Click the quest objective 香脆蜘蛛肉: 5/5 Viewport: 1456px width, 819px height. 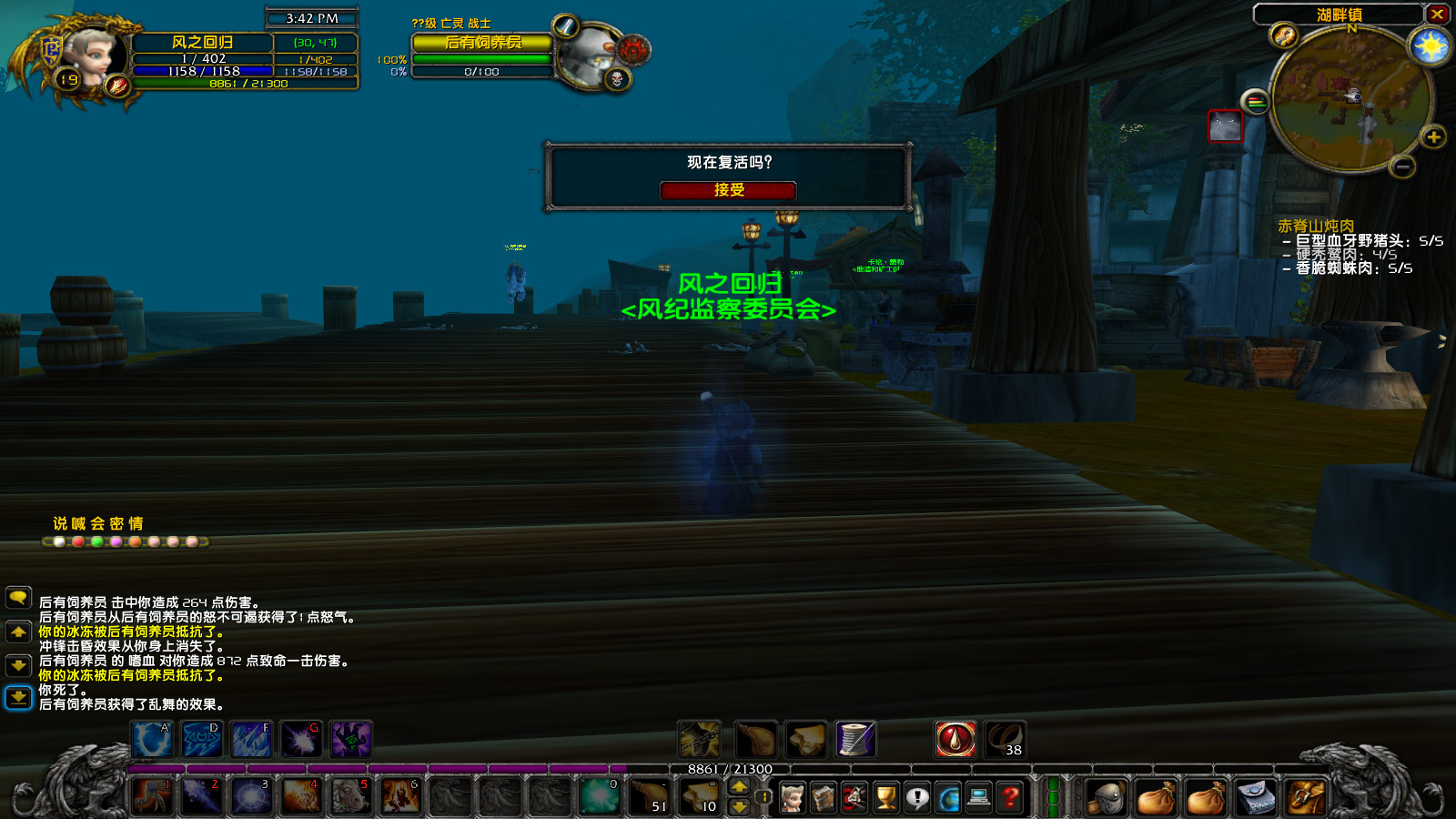1345,269
